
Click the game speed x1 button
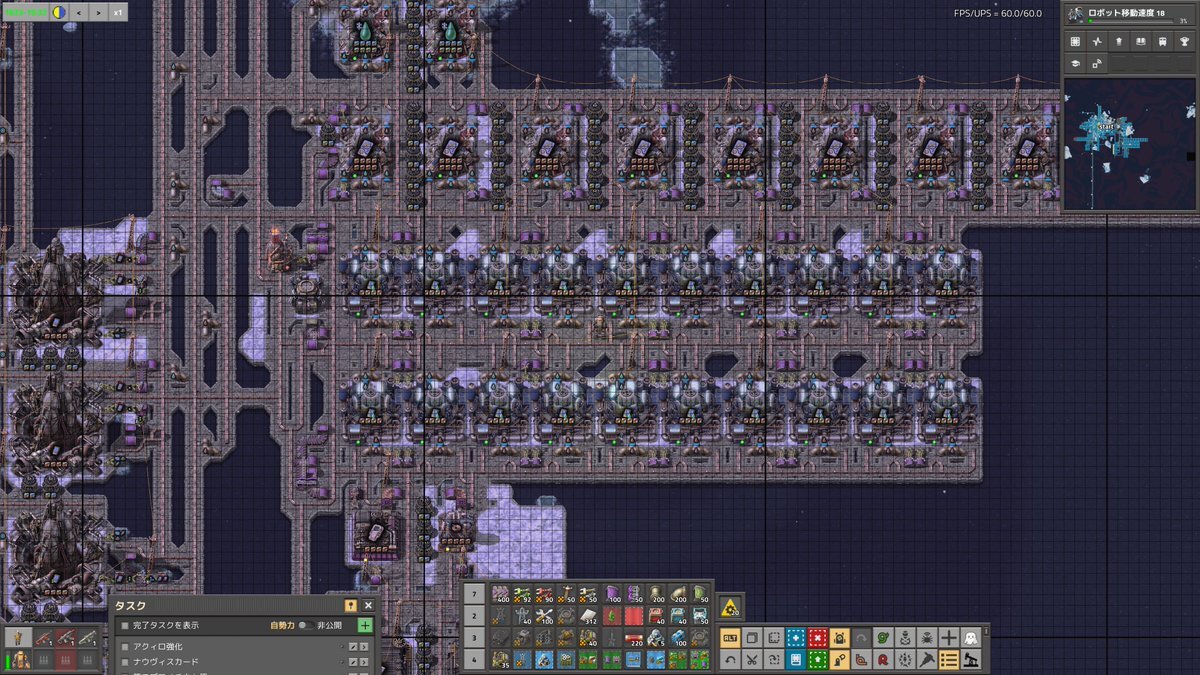point(117,13)
